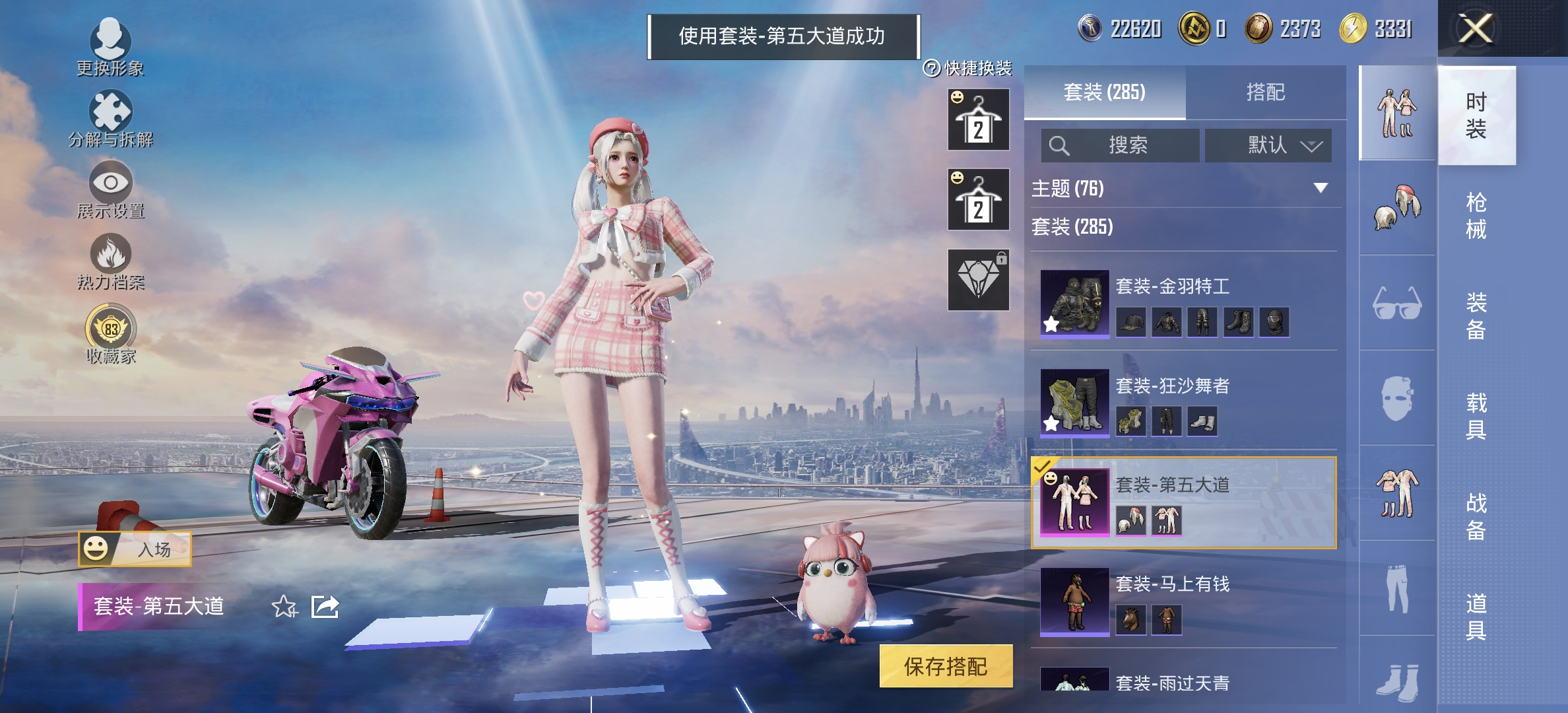Open the 默认 sorting dropdown
1568x713 pixels.
[1267, 145]
